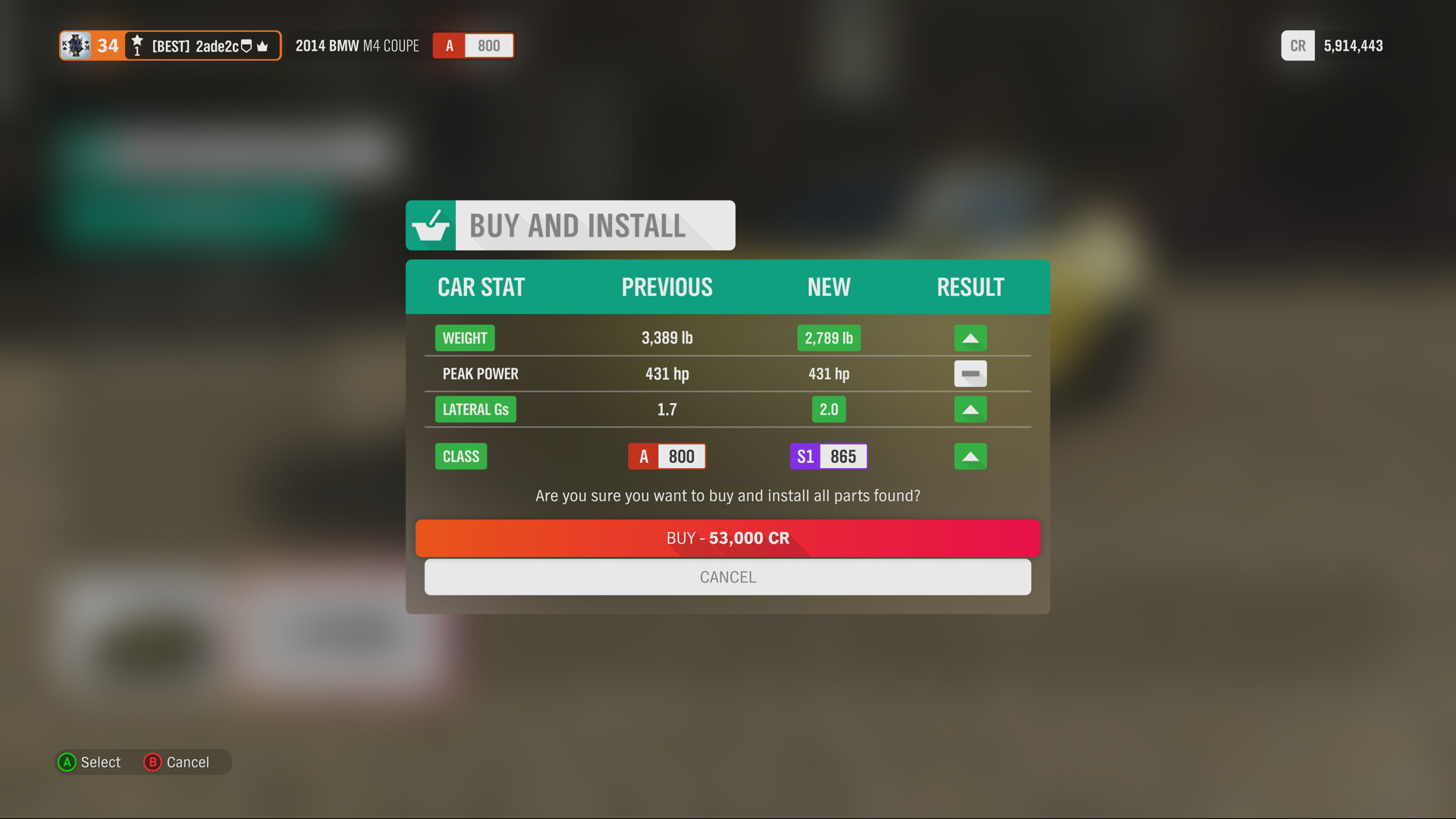Image resolution: width=1456 pixels, height=819 pixels.
Task: Confirm the 53,000 CR purchase
Action: coord(727,538)
